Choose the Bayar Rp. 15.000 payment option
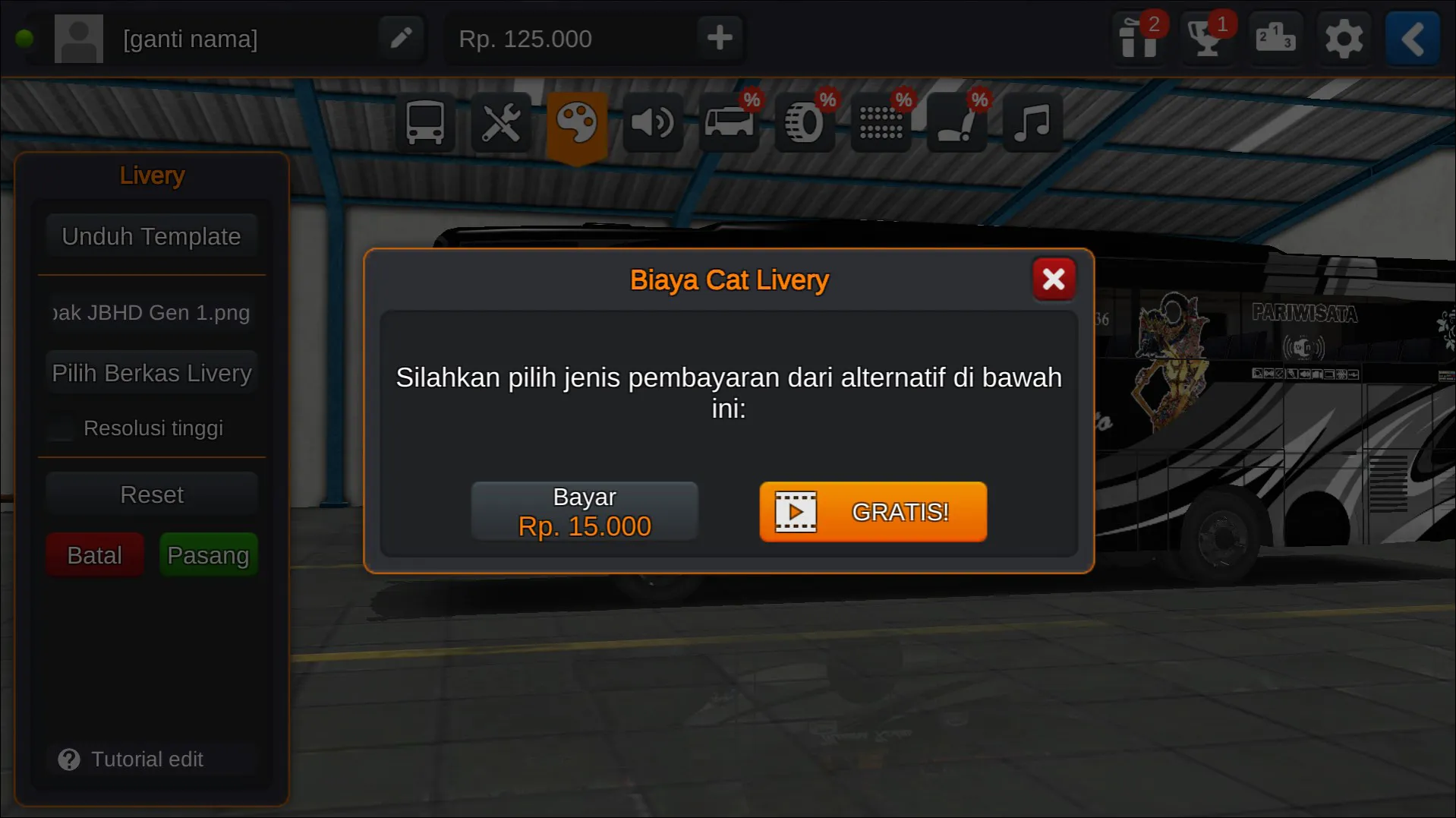Screen dimensions: 1456x818 pyautogui.click(x=585, y=510)
